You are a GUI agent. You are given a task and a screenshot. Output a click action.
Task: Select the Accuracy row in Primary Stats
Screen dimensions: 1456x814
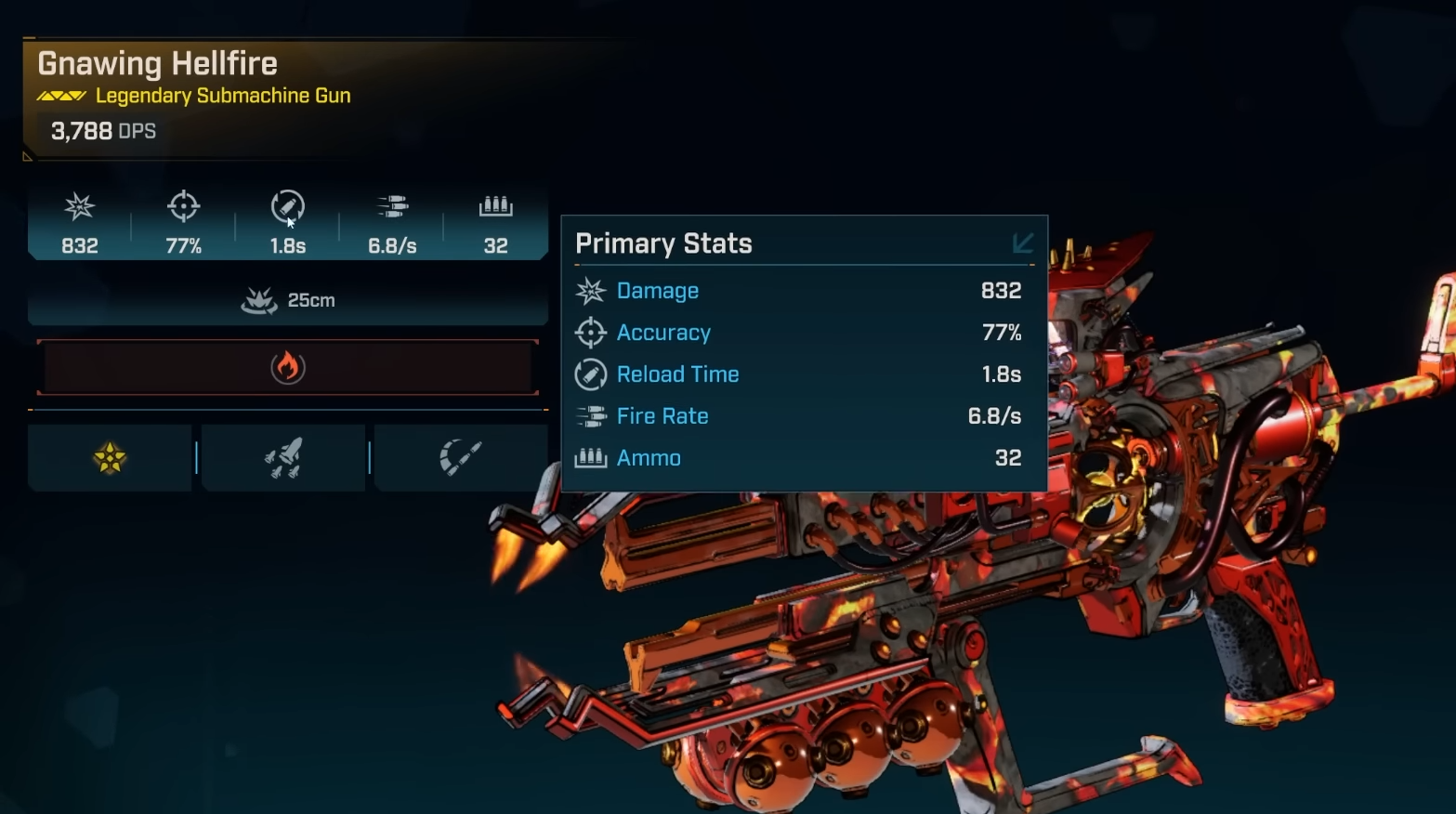804,333
